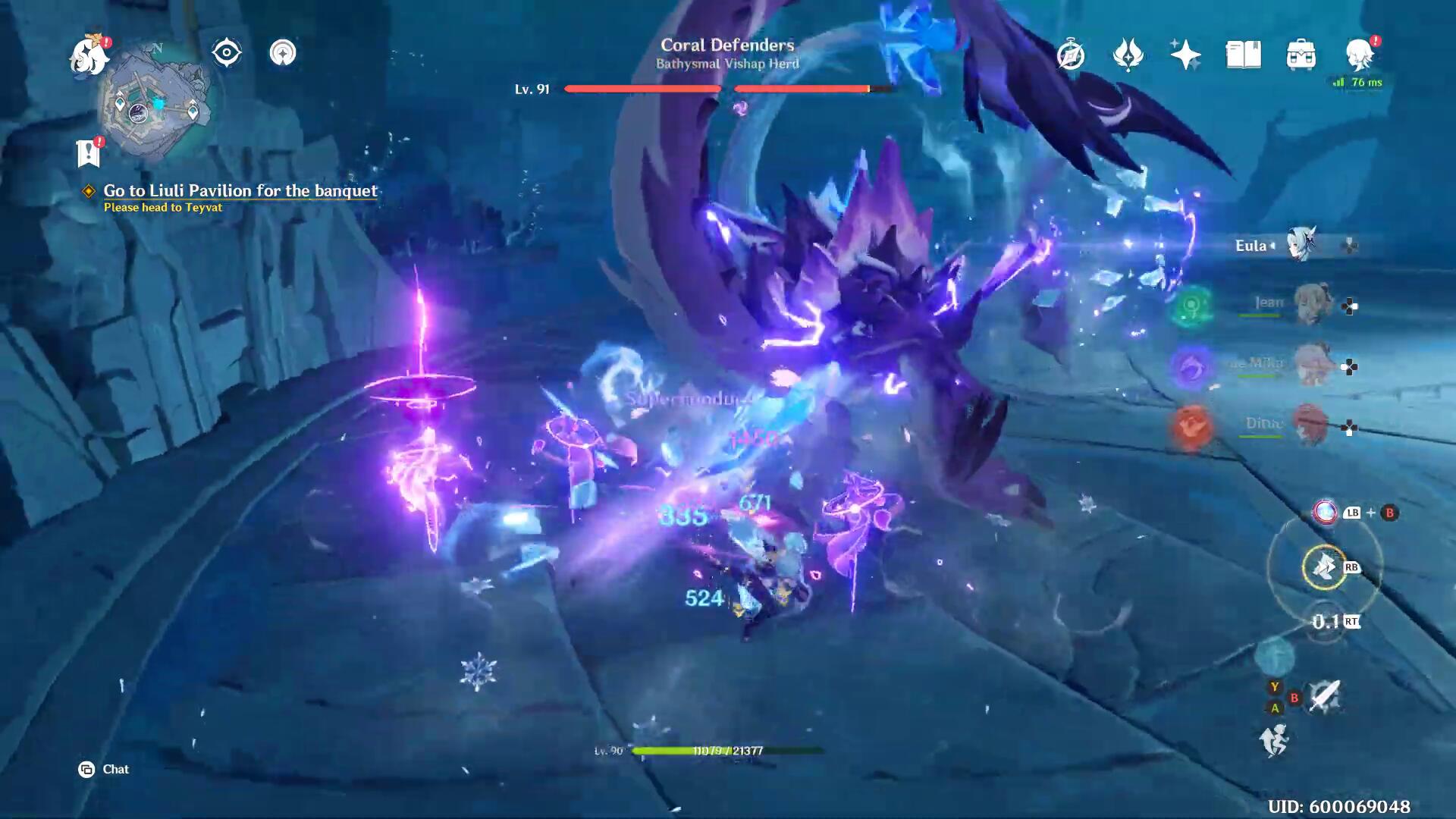Open the Chat box

pos(105,770)
